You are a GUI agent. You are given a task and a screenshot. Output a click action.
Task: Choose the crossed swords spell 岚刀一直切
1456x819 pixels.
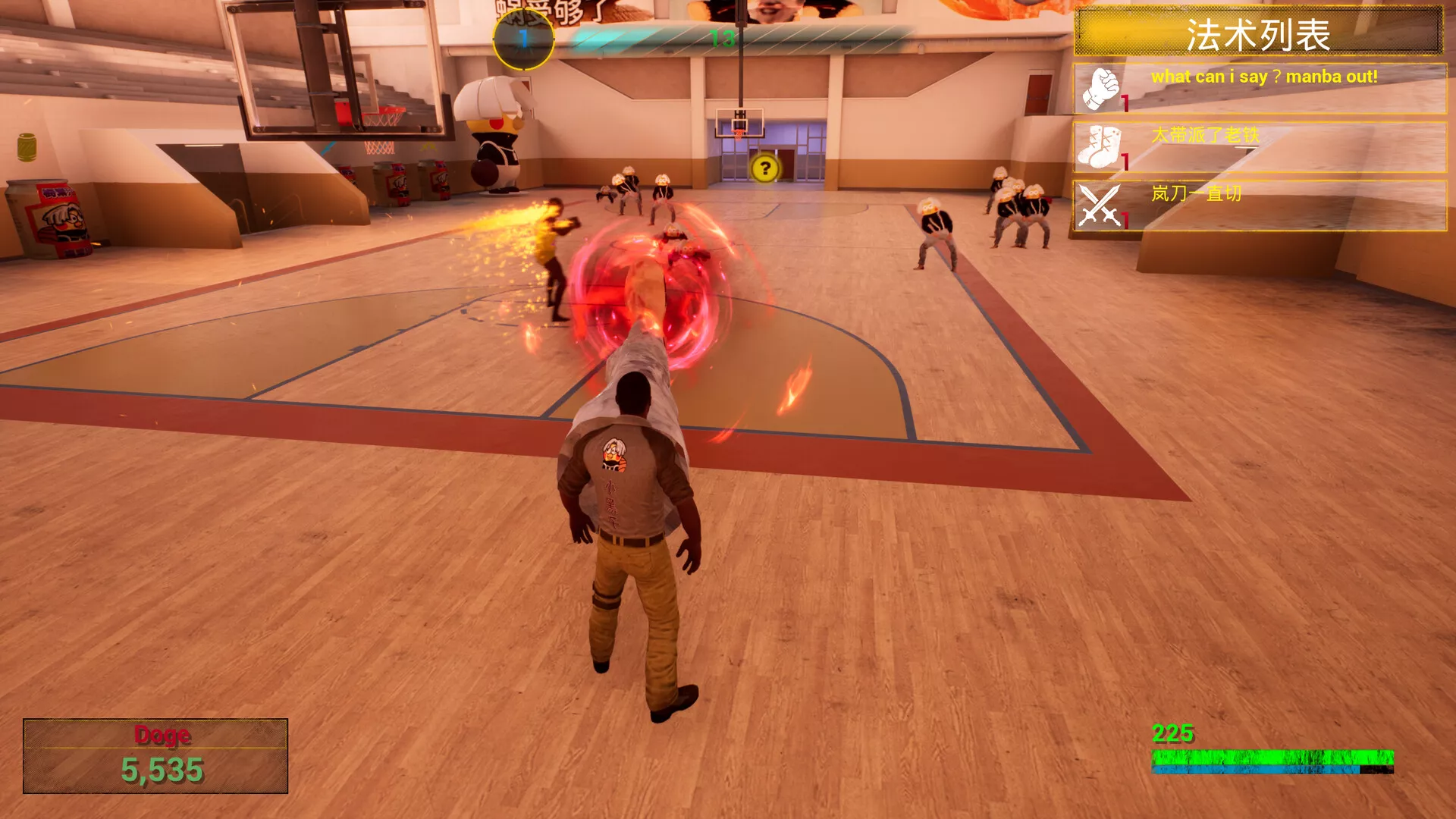coord(1259,206)
